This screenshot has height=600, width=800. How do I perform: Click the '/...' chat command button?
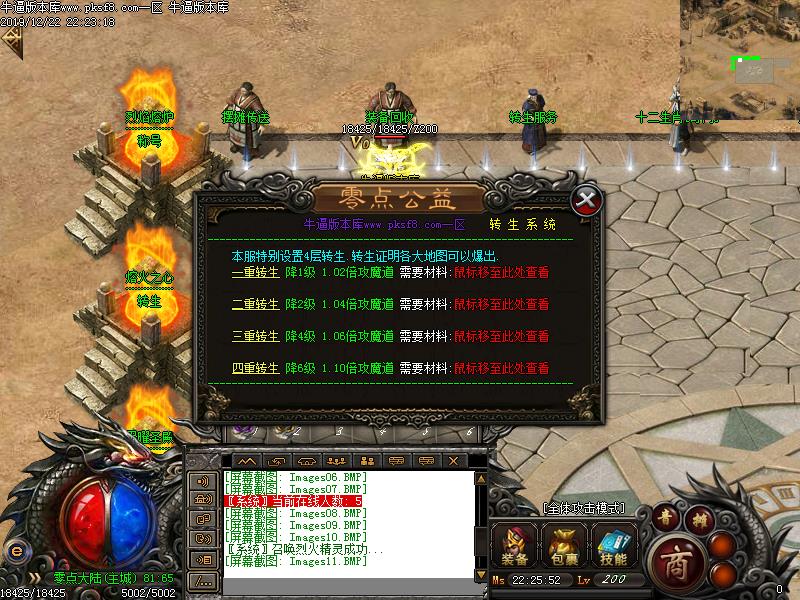tap(203, 579)
